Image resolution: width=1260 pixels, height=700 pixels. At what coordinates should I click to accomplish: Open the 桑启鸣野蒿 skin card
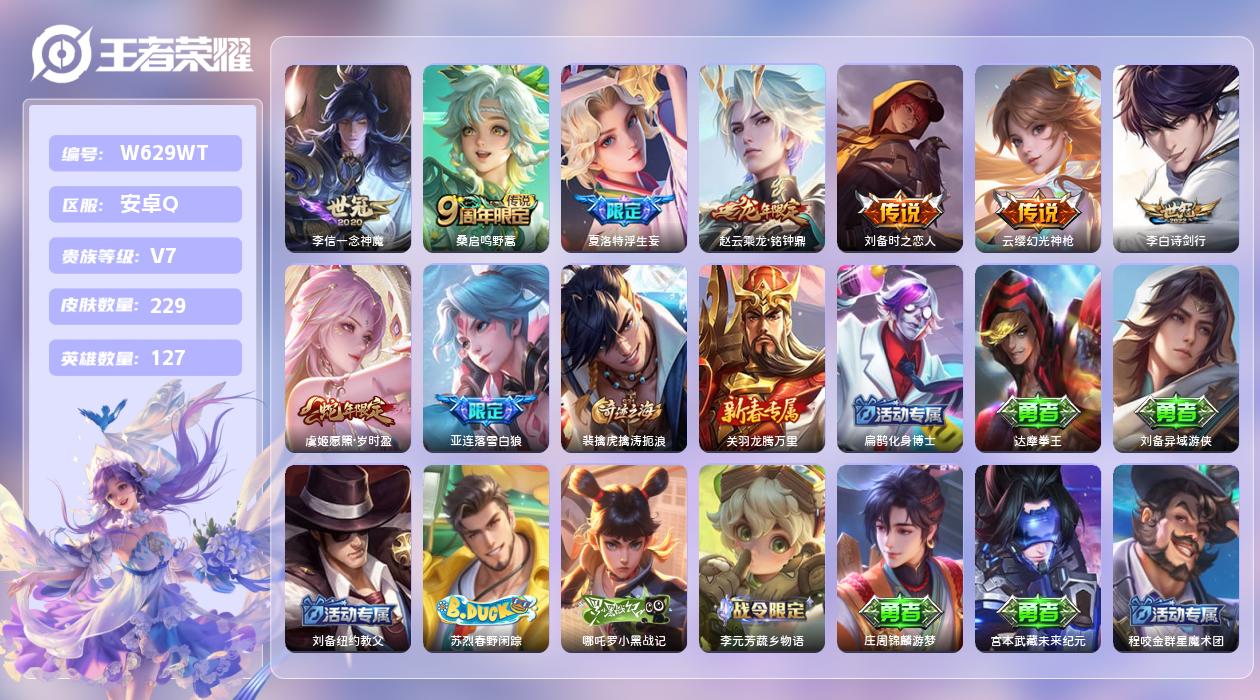tap(486, 158)
